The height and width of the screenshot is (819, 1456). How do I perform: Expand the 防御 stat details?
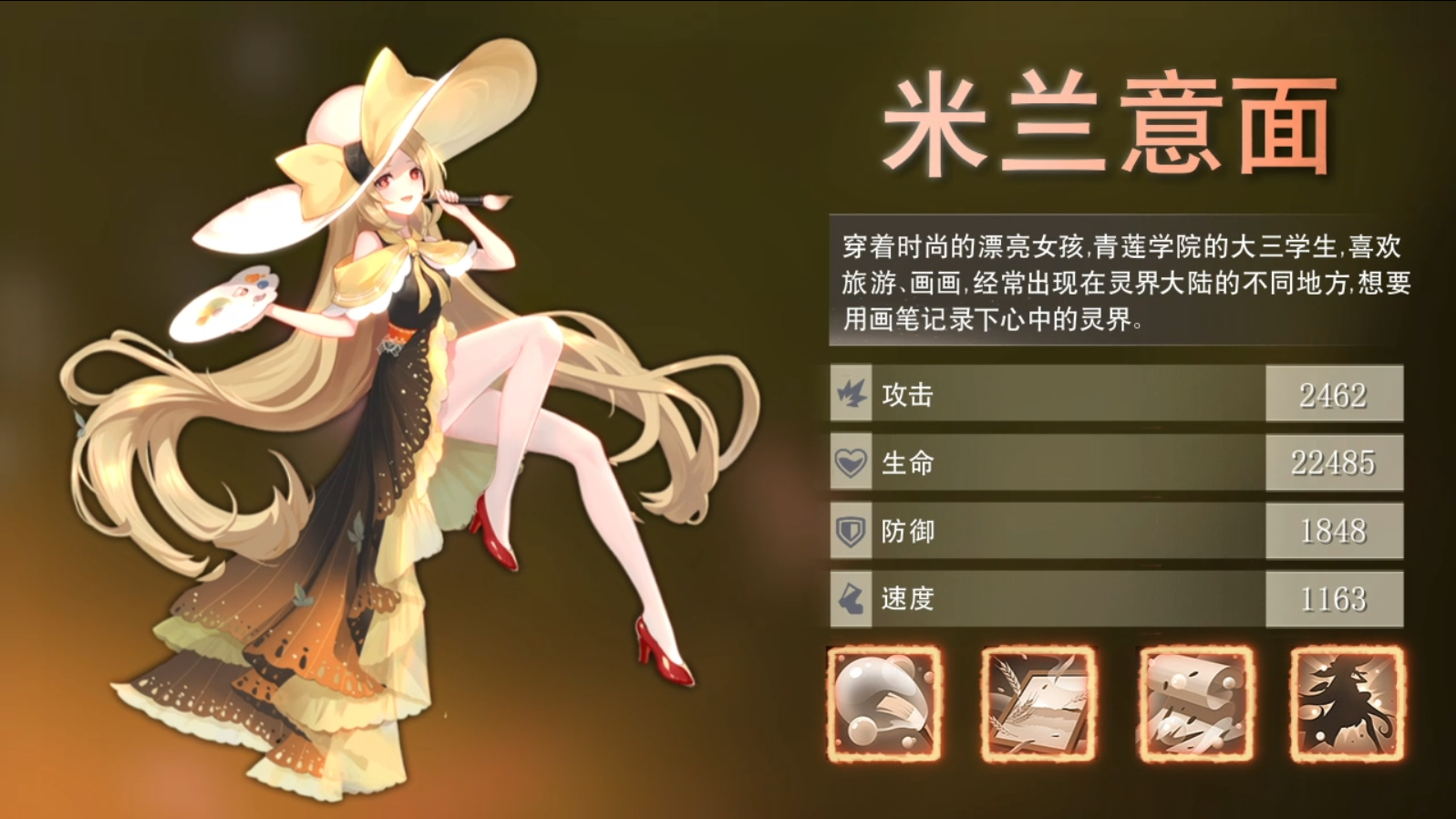(1048, 531)
